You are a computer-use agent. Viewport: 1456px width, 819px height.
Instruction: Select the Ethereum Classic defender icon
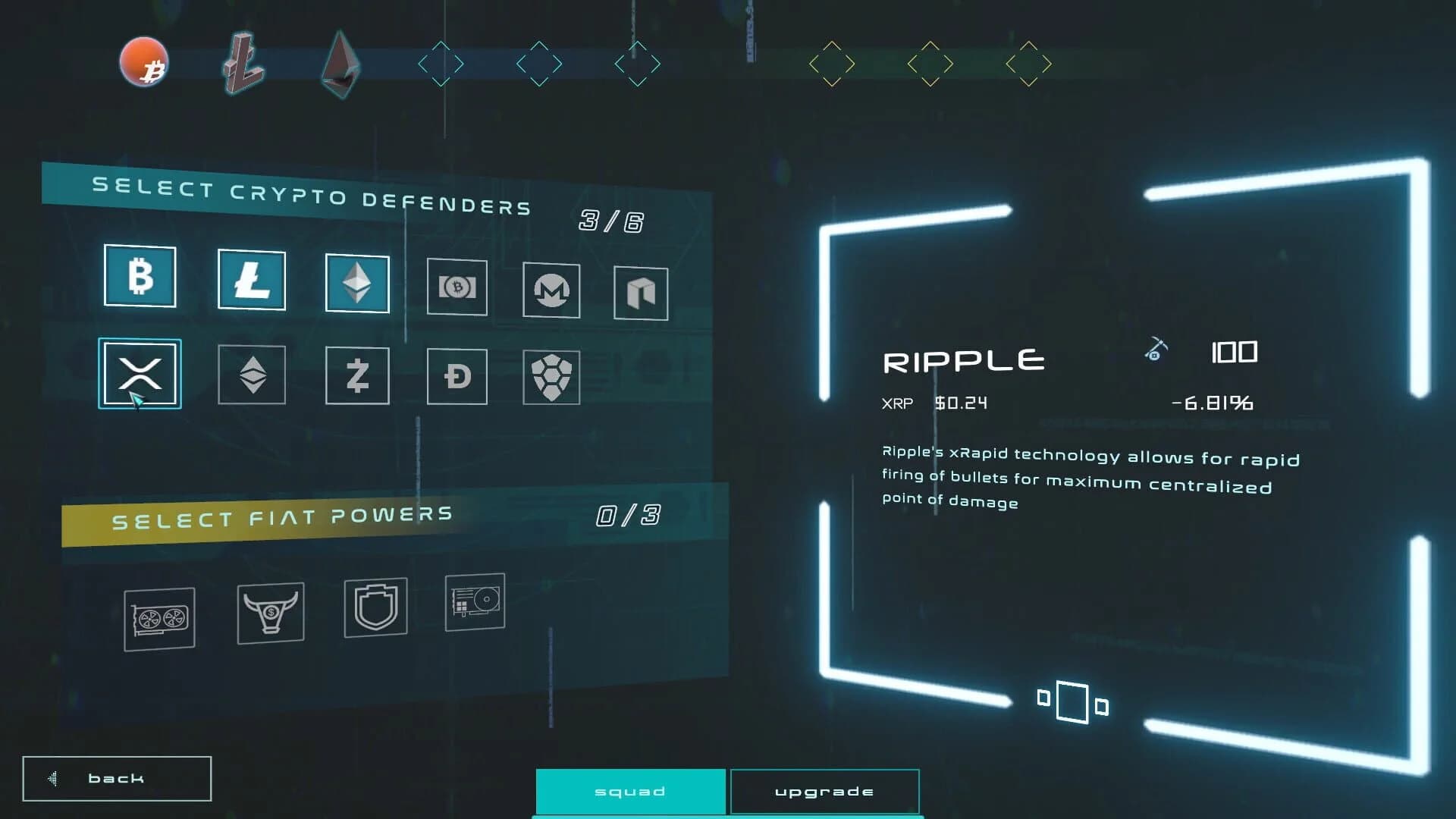[x=252, y=374]
